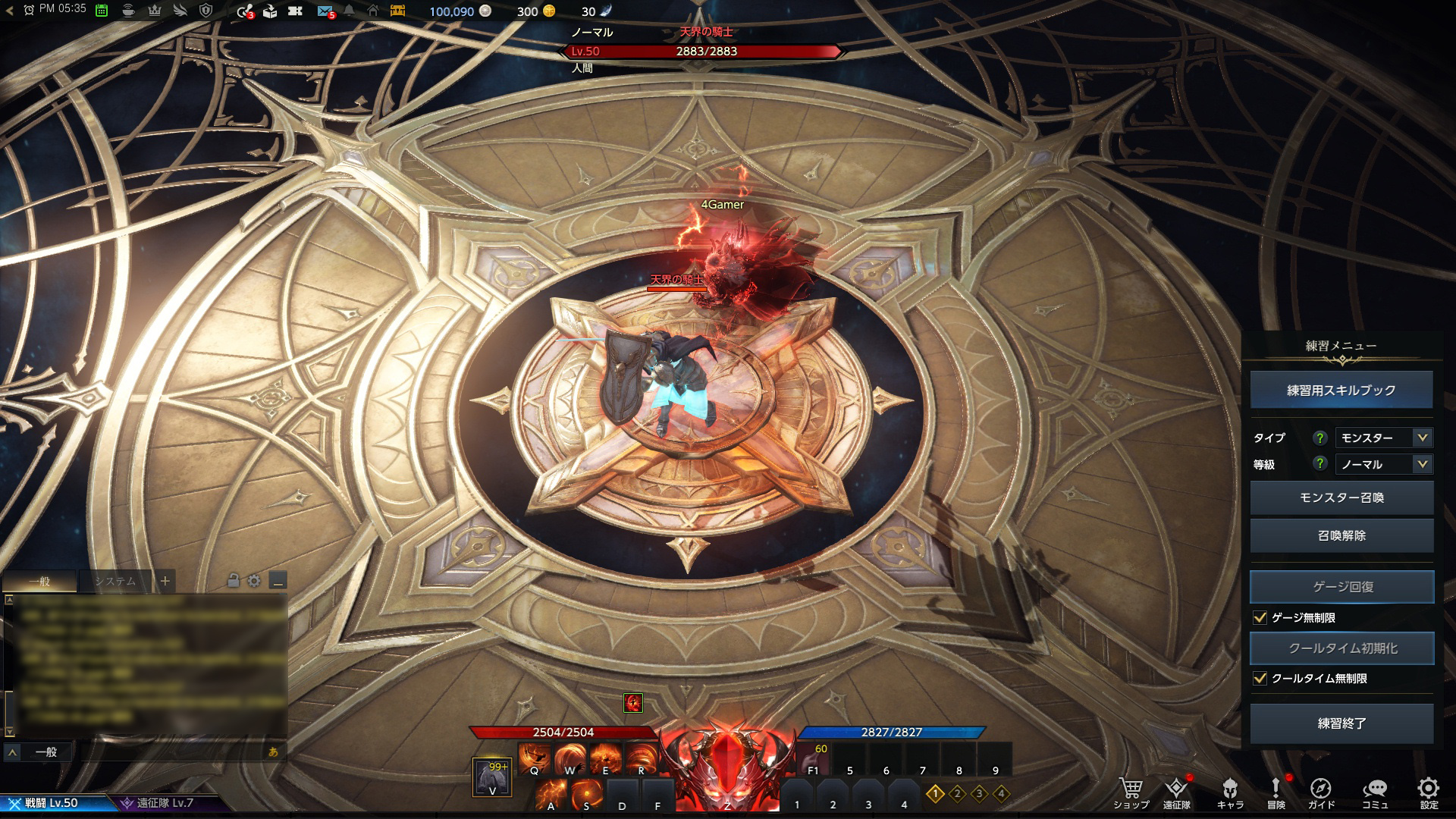Viewport: 1456px width, 819px height.
Task: Open the コミュ community menu
Action: tap(1375, 789)
